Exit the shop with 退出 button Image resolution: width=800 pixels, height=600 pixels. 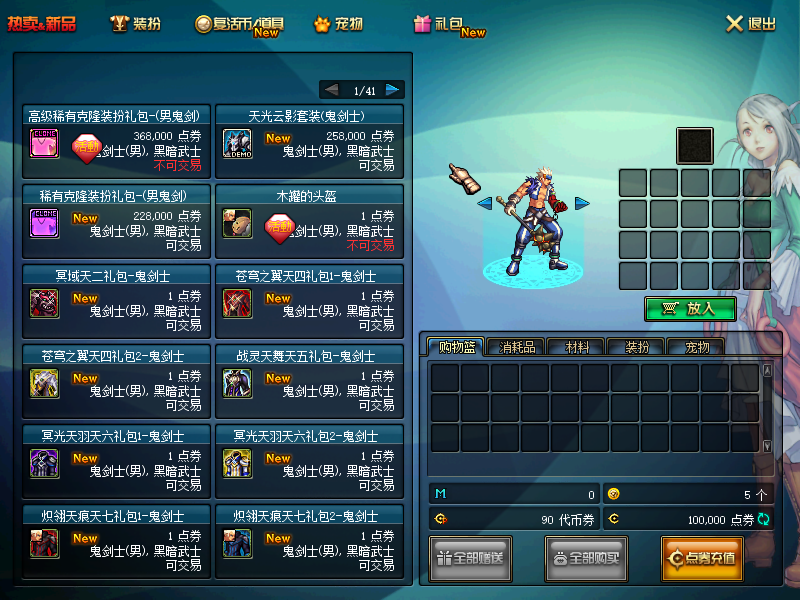click(750, 24)
